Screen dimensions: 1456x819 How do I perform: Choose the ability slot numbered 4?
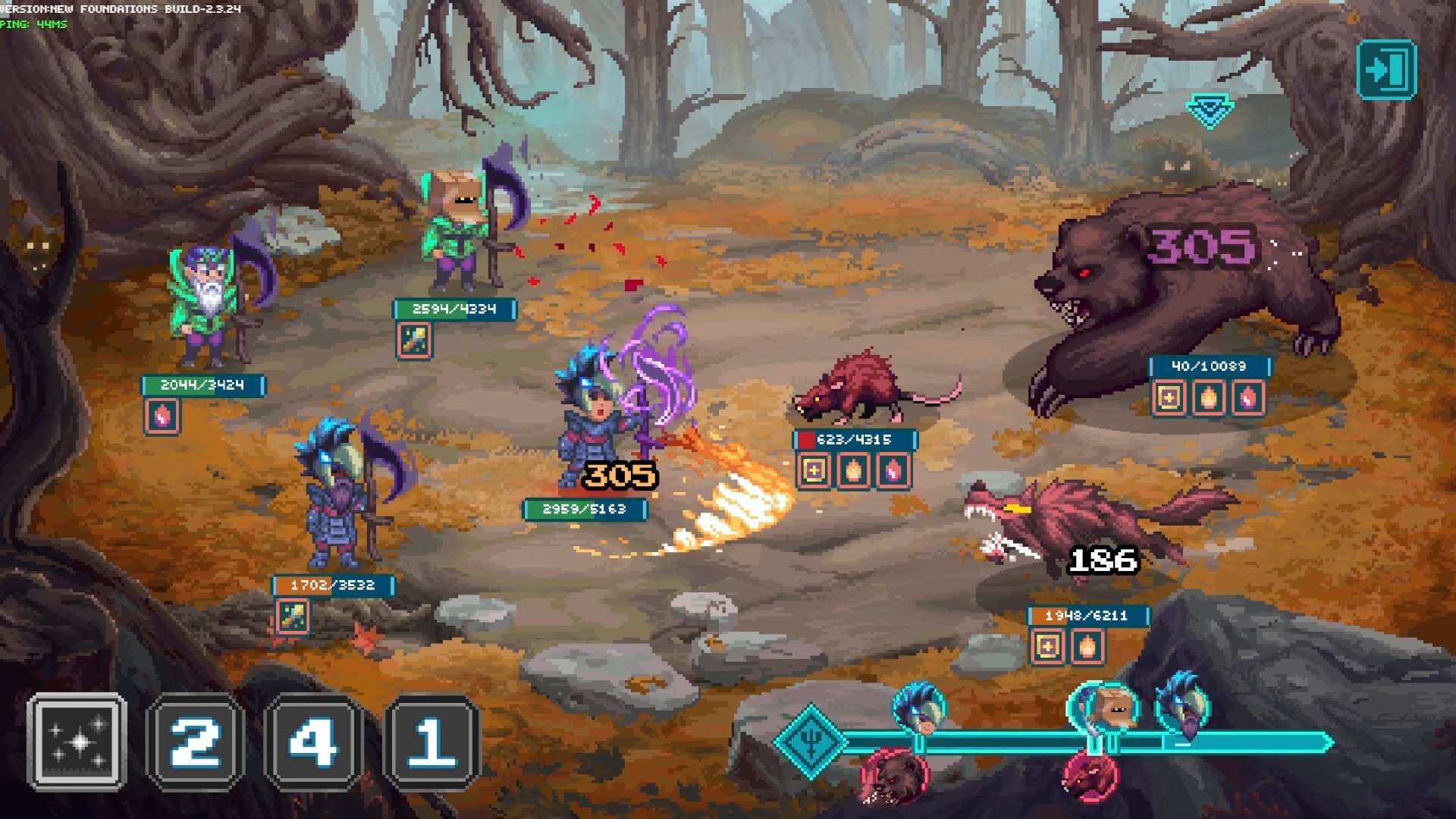[313, 742]
